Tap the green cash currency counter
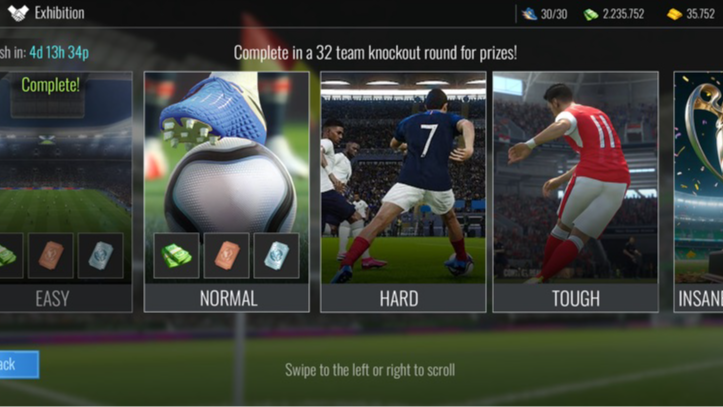The image size is (723, 407). click(614, 14)
